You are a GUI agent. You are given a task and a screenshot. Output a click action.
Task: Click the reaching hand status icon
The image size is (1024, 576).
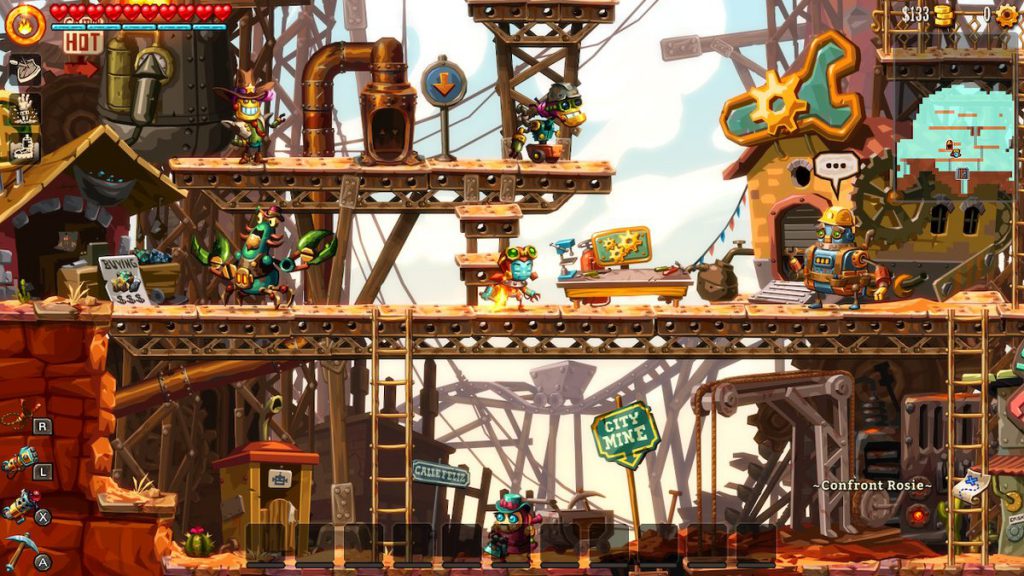point(24,108)
